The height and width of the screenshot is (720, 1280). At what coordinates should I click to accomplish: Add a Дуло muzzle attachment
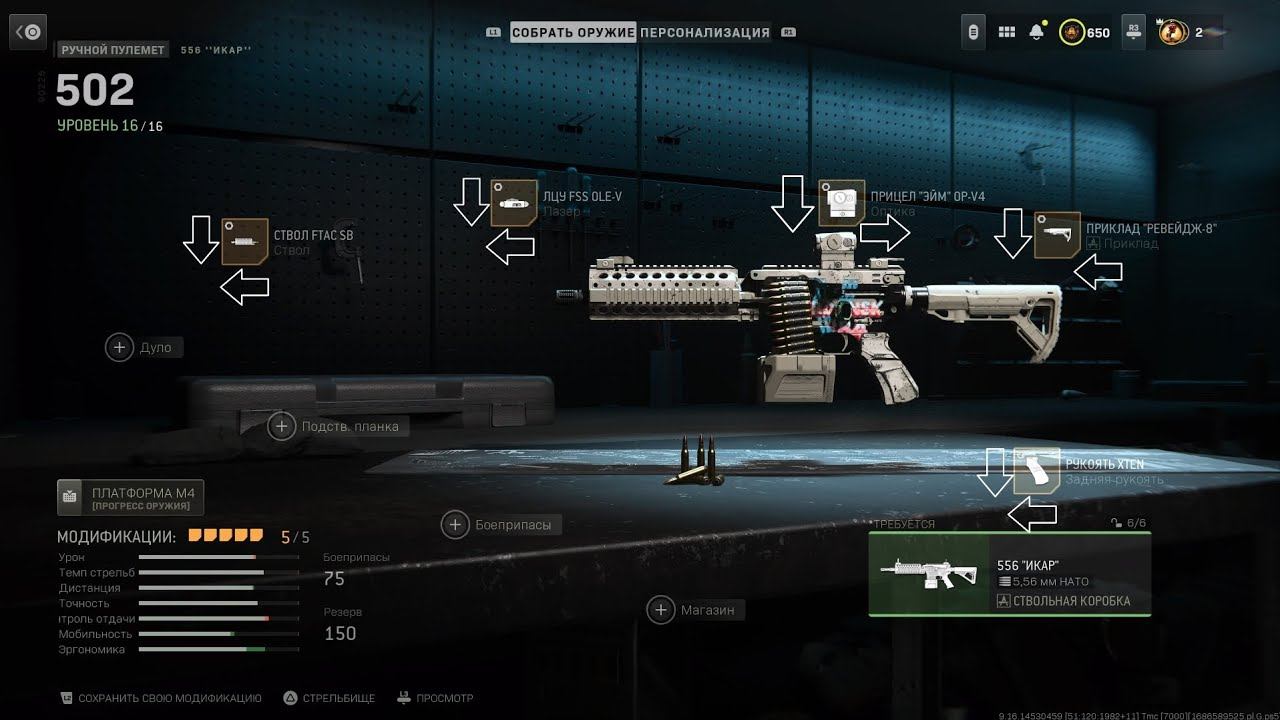click(x=120, y=347)
